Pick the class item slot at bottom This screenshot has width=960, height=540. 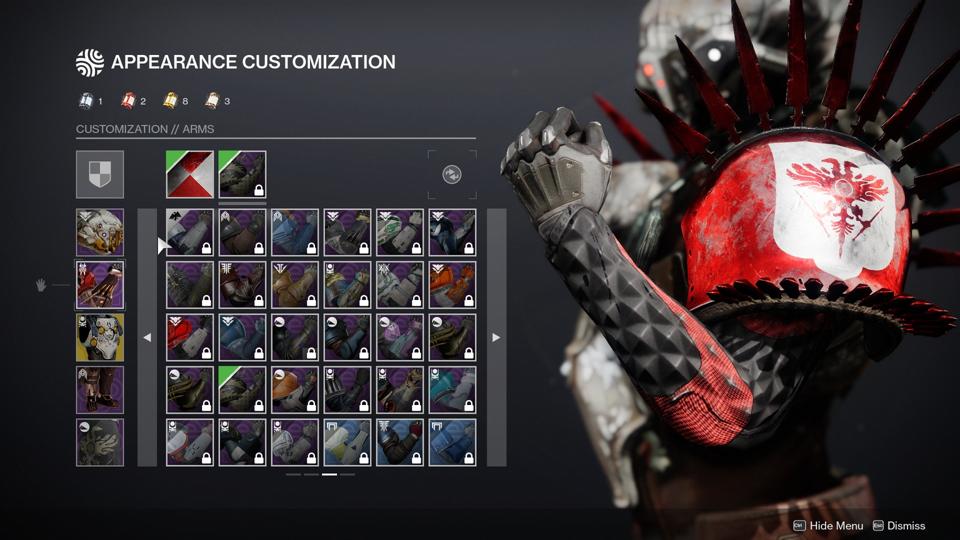click(x=100, y=442)
